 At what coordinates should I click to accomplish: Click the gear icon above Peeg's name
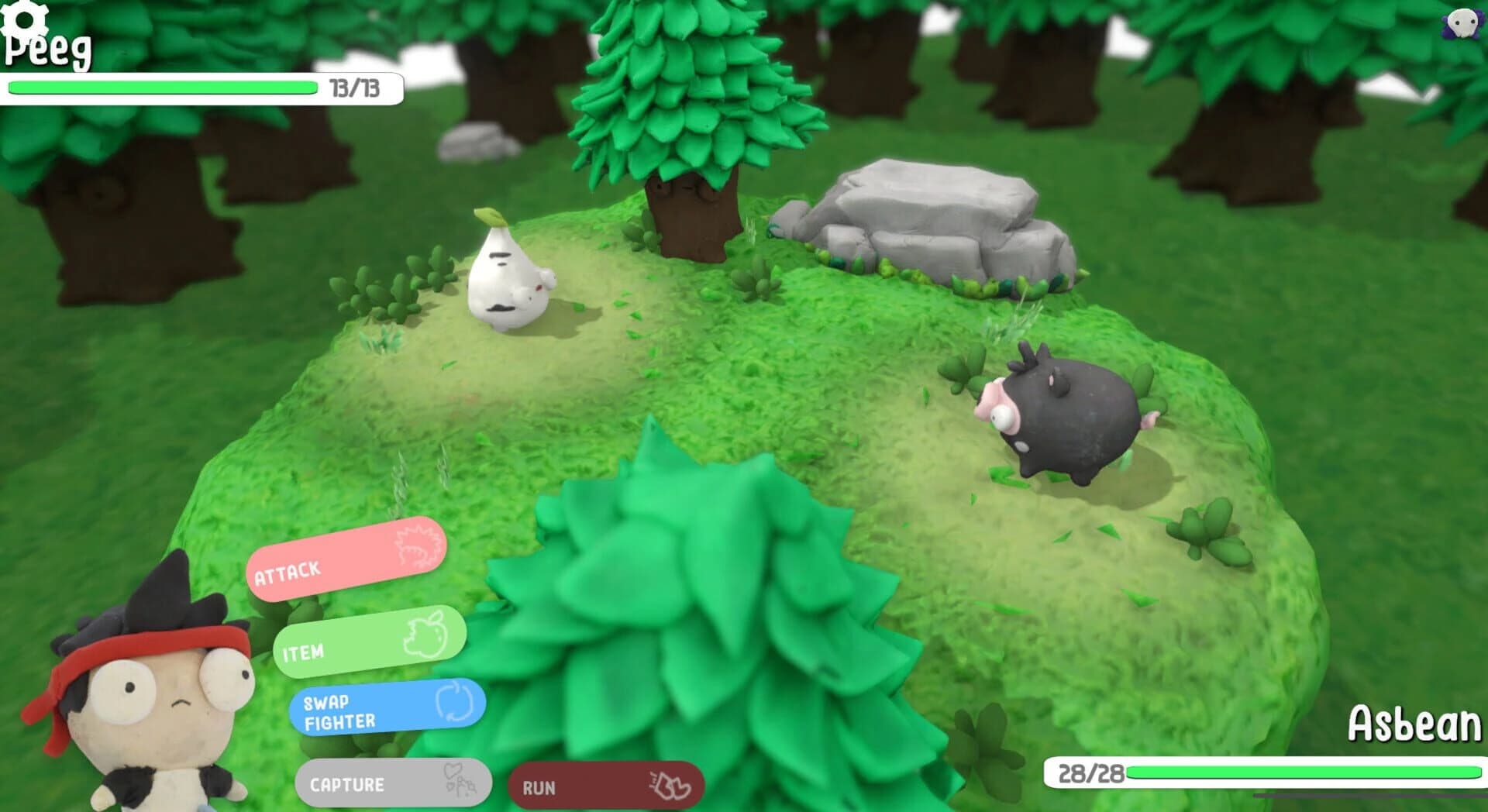[23, 19]
